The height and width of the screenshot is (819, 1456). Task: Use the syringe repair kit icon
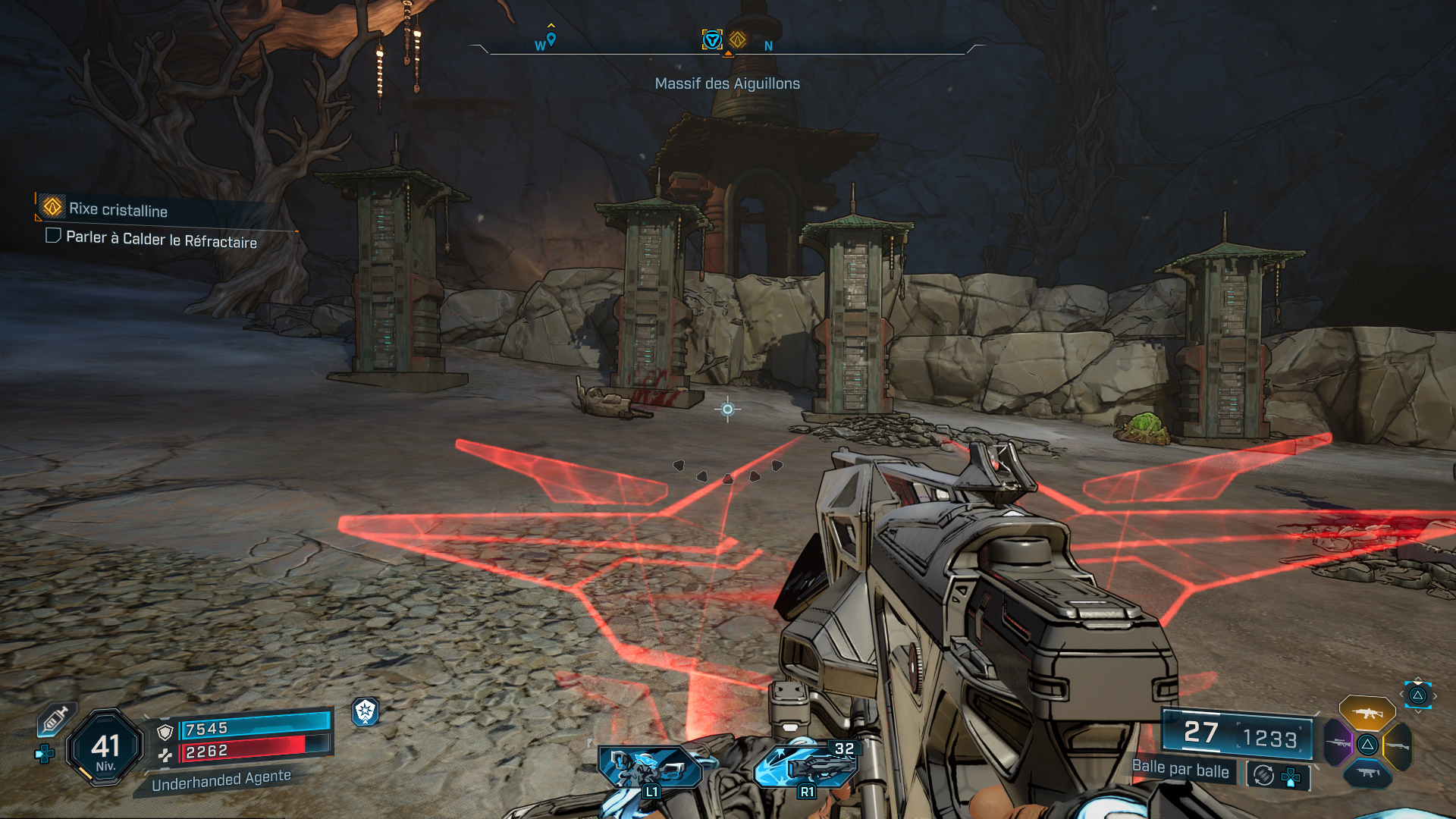(x=55, y=719)
